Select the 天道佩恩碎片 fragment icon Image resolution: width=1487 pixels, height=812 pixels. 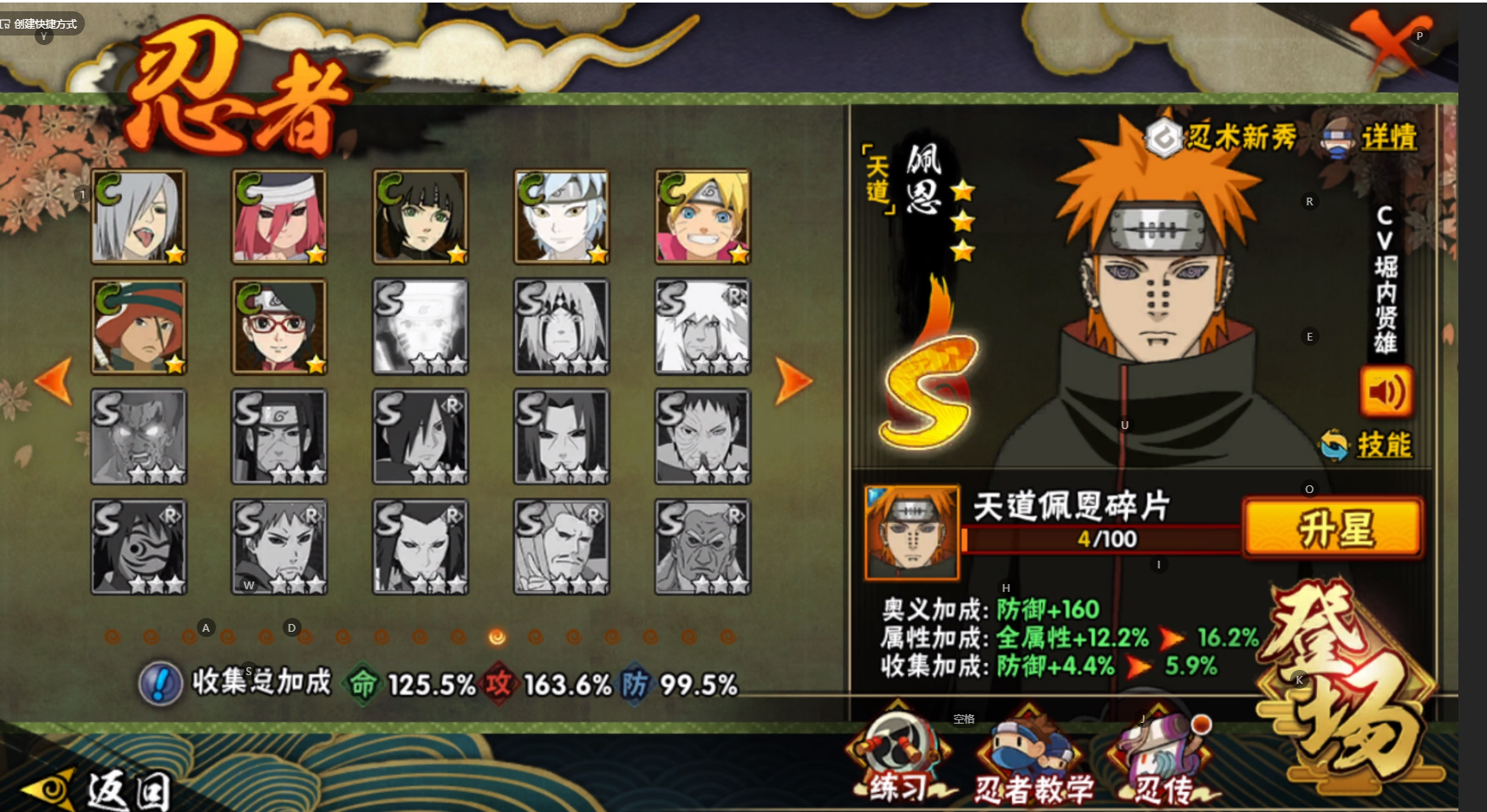911,531
